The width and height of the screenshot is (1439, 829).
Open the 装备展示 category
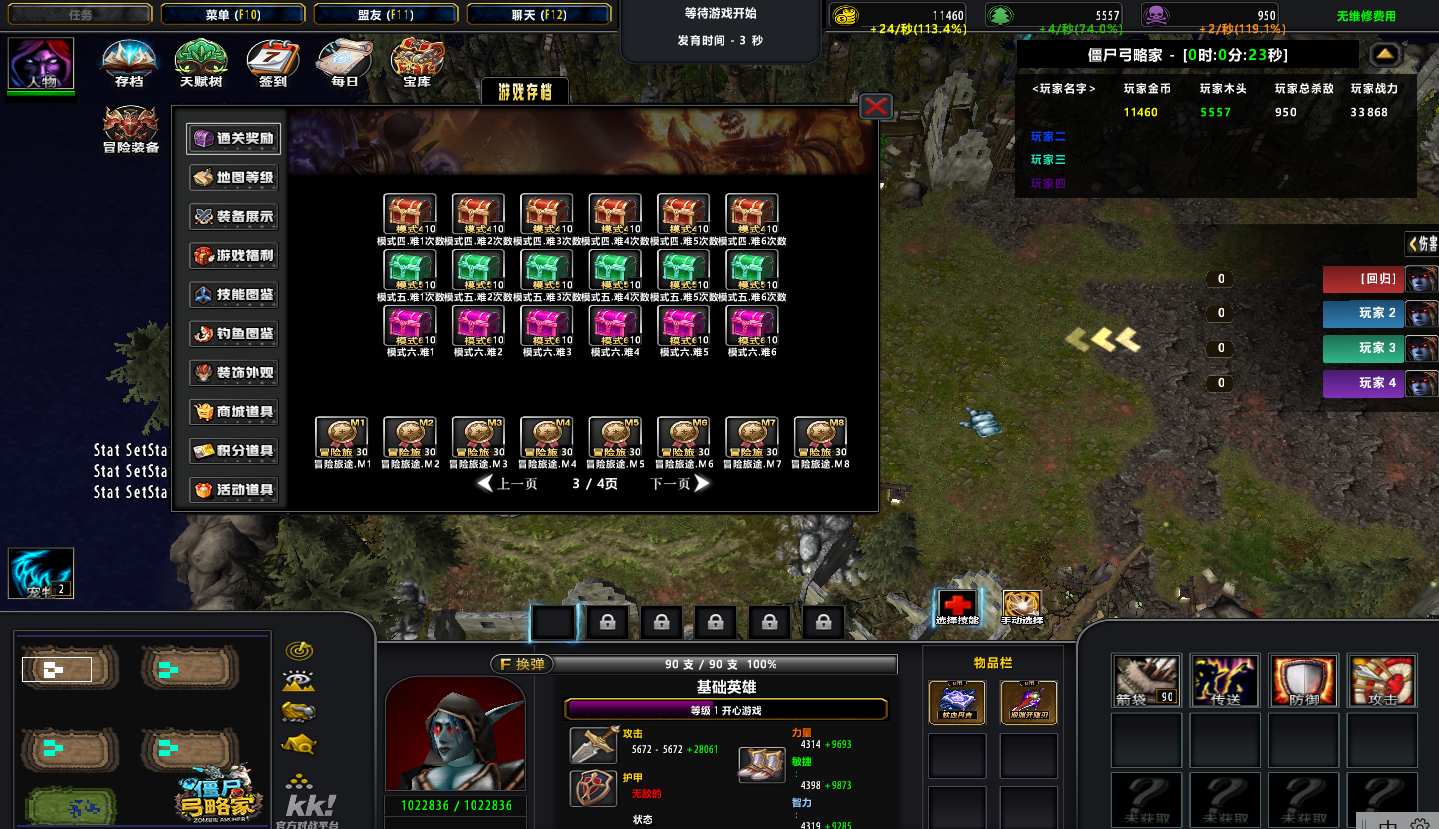[x=232, y=216]
